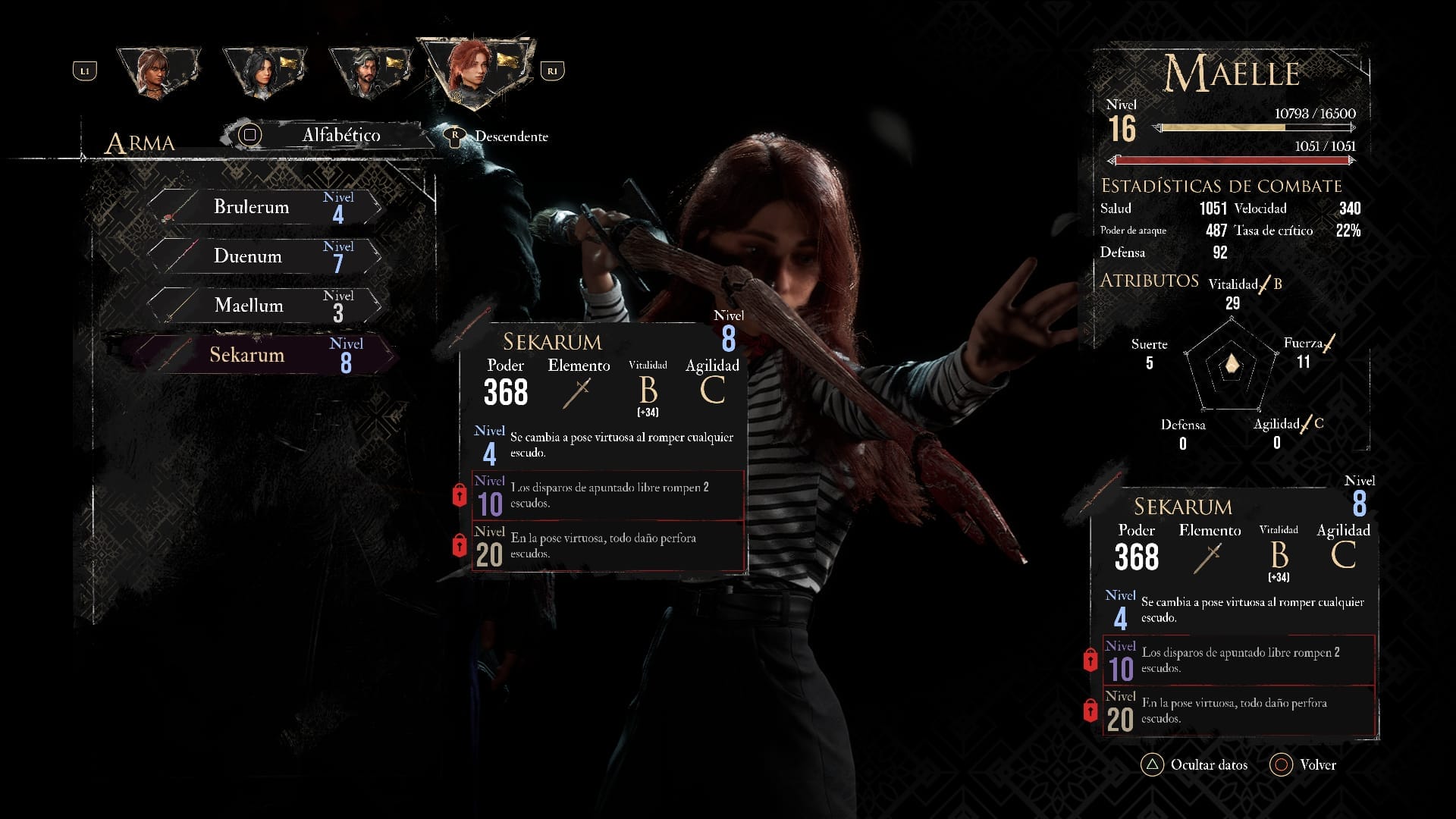
Task: Equip the Maellum weapon
Action: click(262, 306)
